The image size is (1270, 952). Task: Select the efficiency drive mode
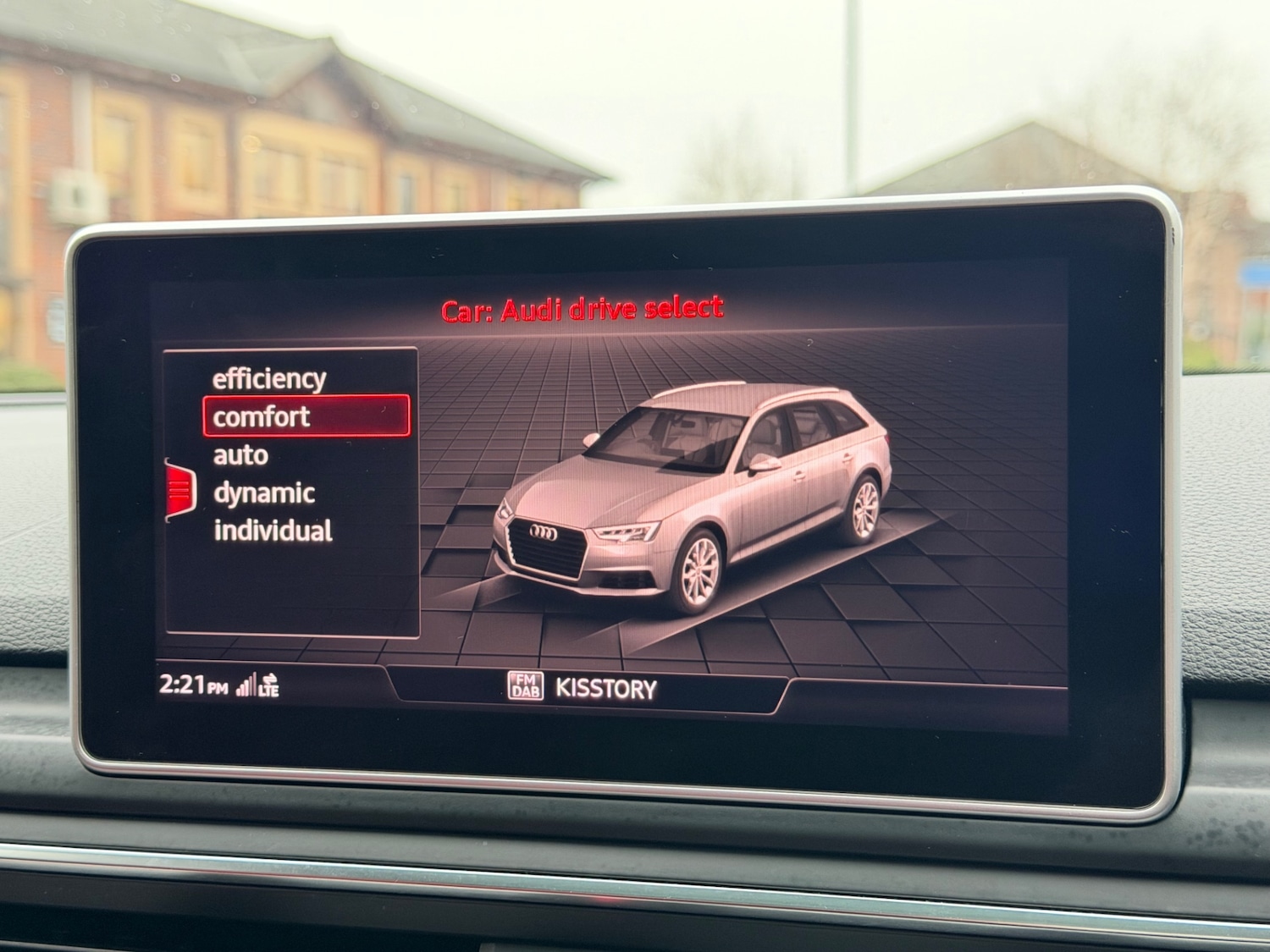pyautogui.click(x=270, y=377)
